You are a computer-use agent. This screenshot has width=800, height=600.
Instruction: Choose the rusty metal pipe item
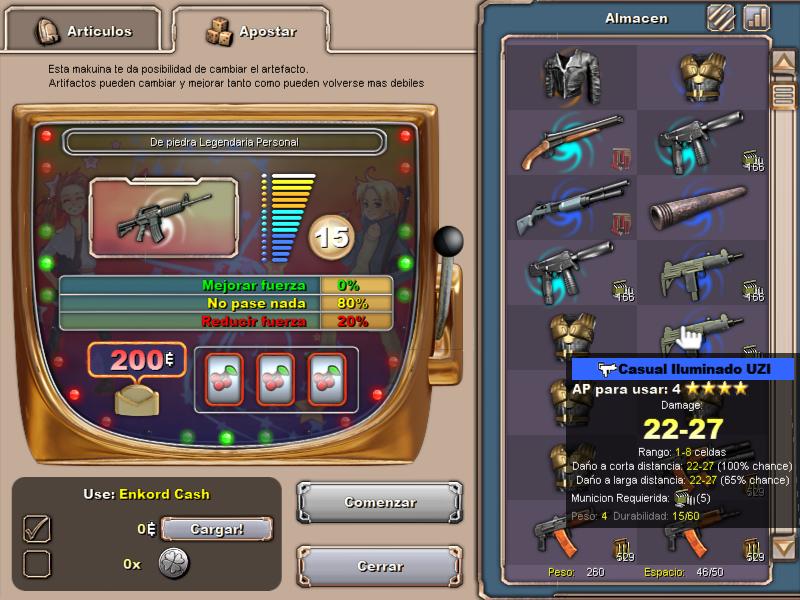(x=702, y=207)
